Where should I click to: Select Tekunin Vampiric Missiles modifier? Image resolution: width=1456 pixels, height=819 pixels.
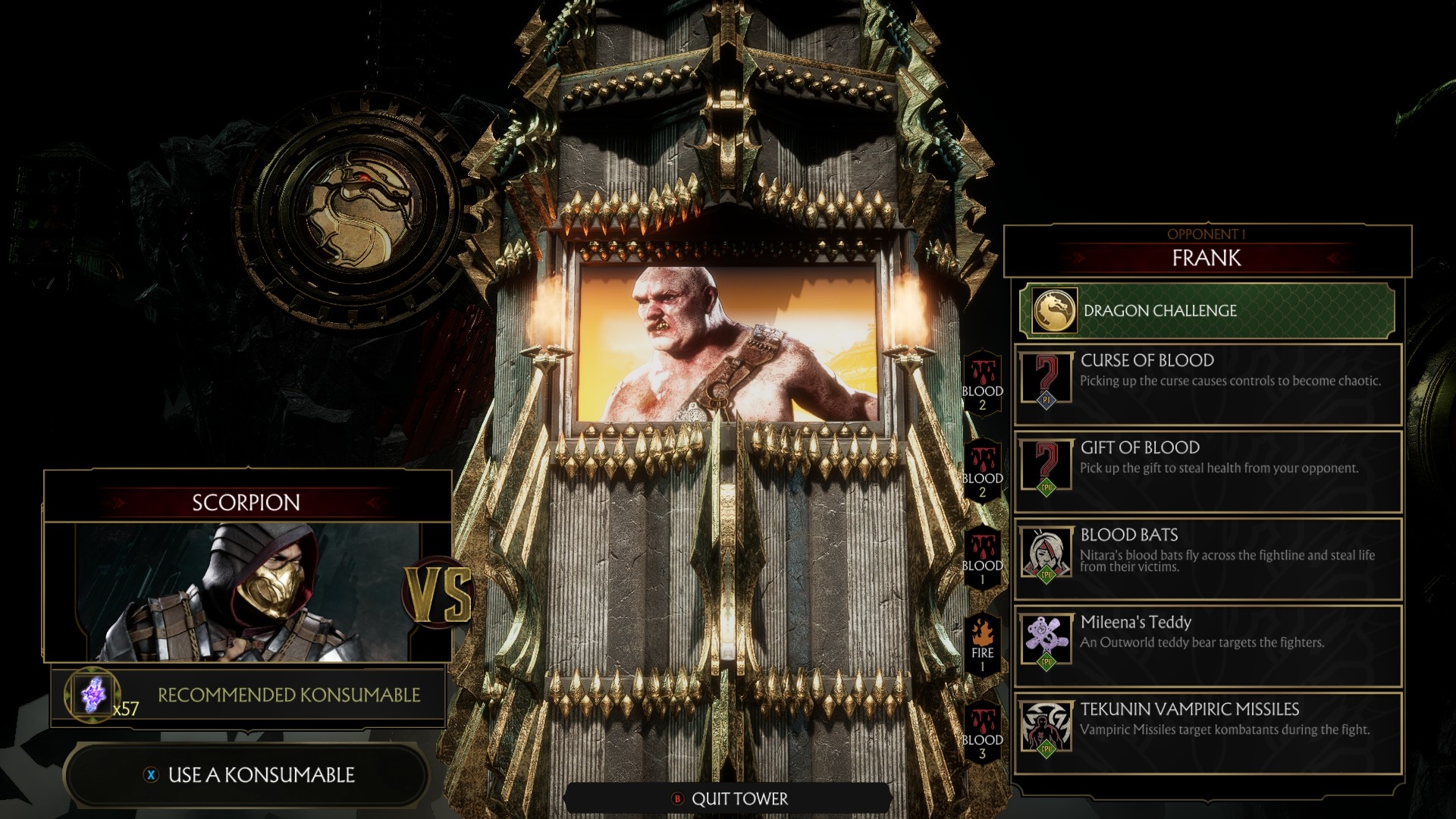point(1207,732)
